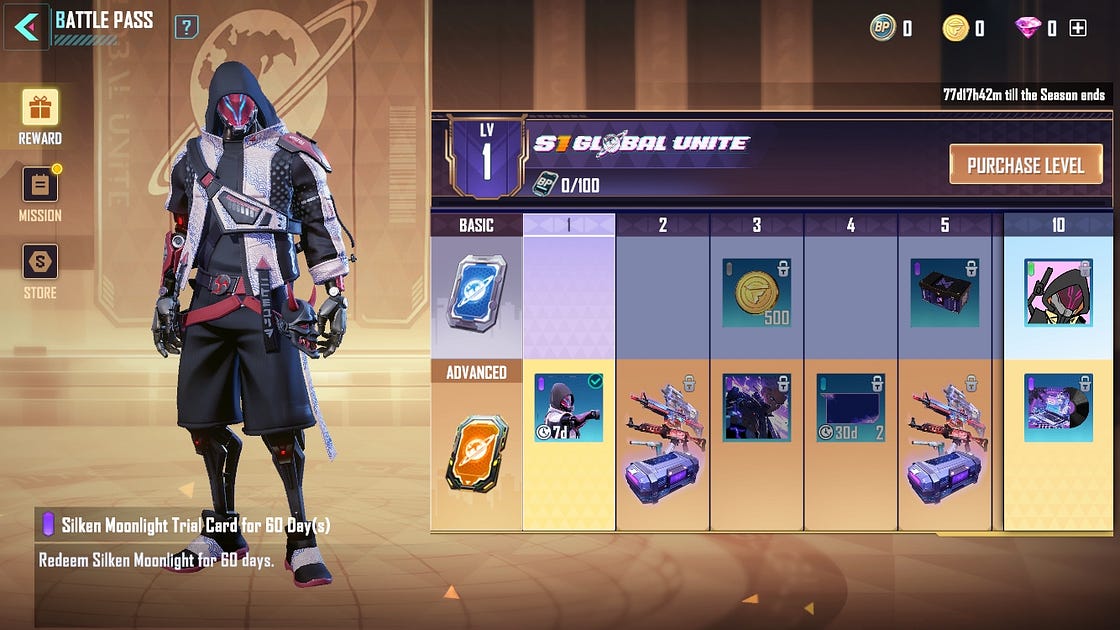Choose the level 5 basic black crate reward
Viewport: 1120px width, 630px height.
point(945,293)
